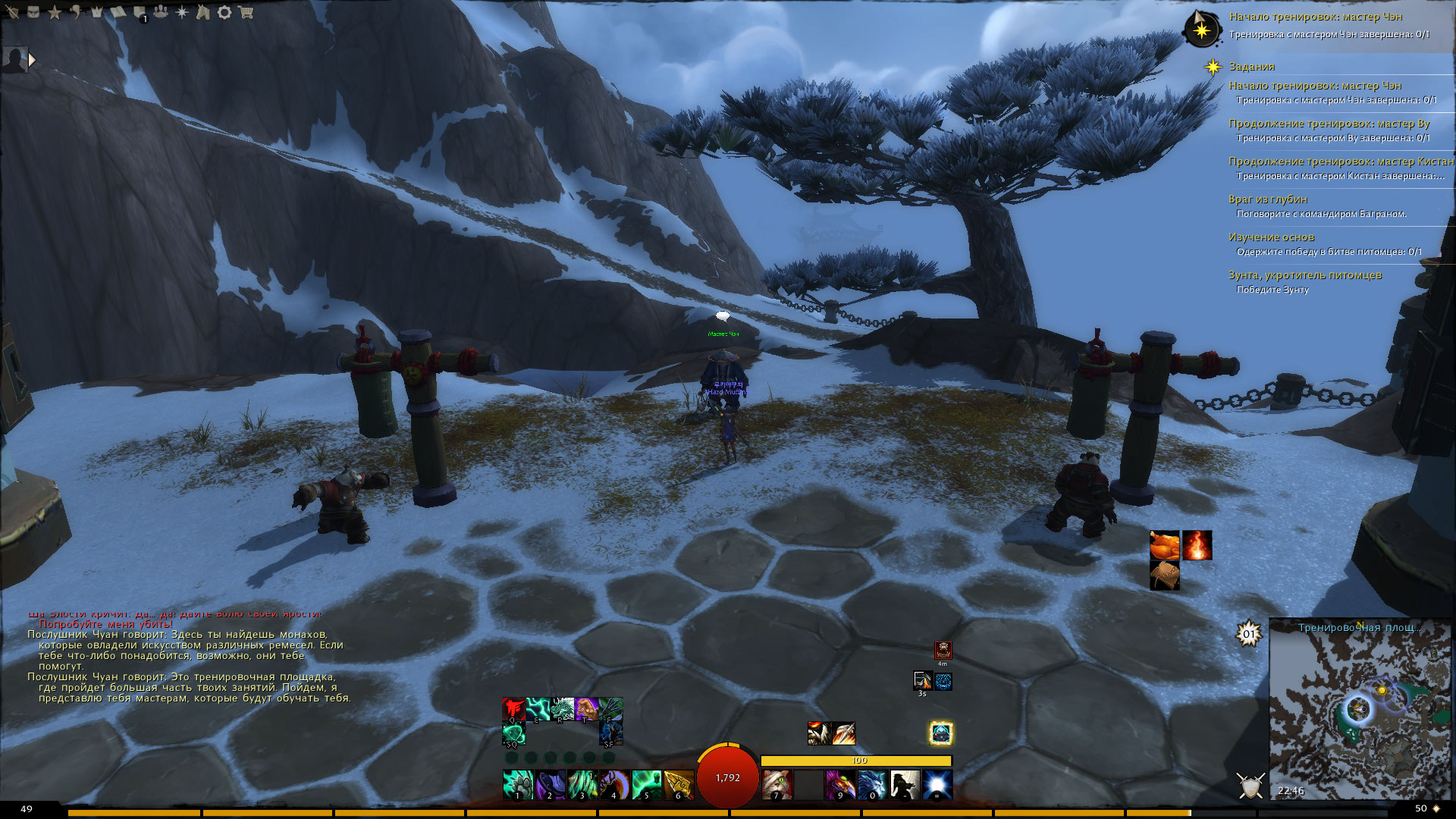Screen dimensions: 1456x819
Task: Open the star achievements icon
Action: 55,12
